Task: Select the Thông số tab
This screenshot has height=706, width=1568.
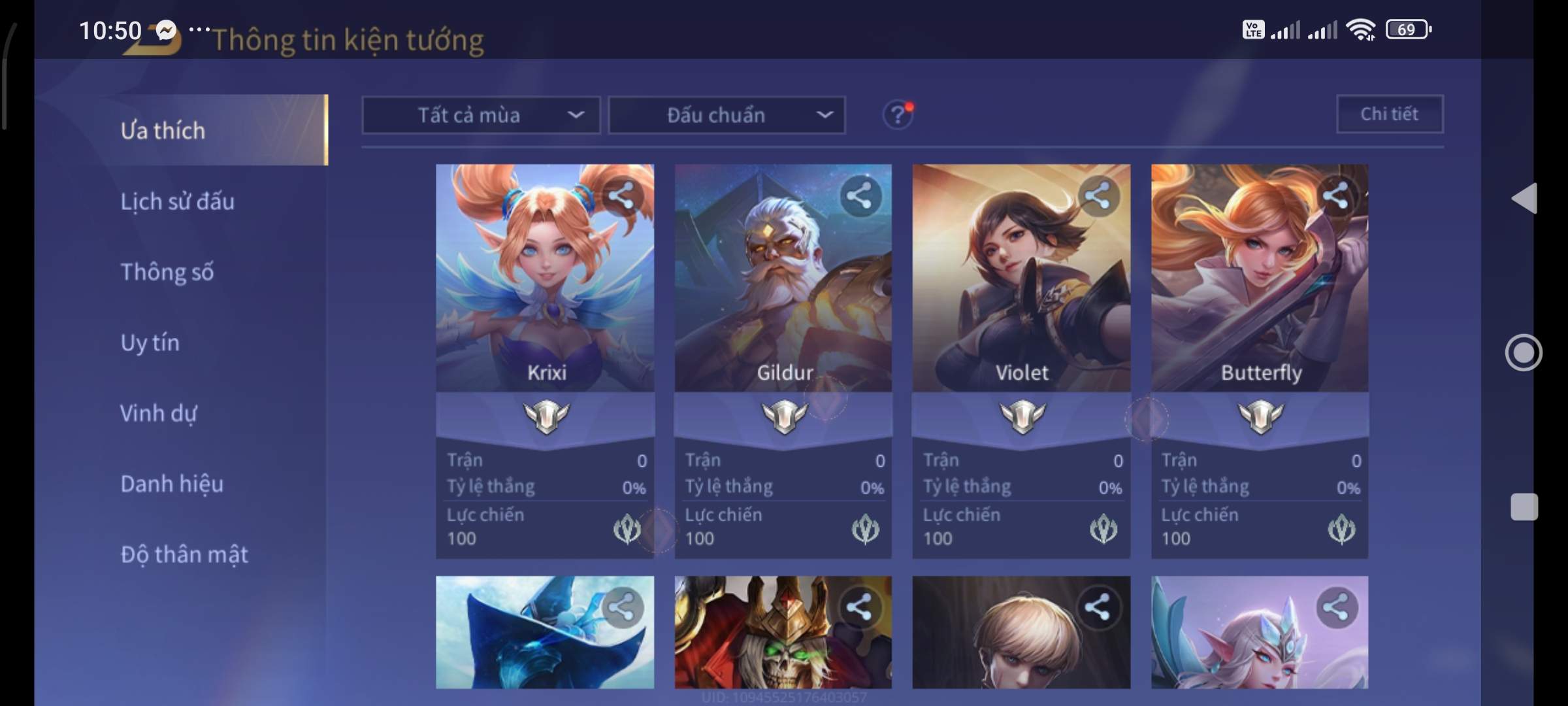Action: click(167, 272)
